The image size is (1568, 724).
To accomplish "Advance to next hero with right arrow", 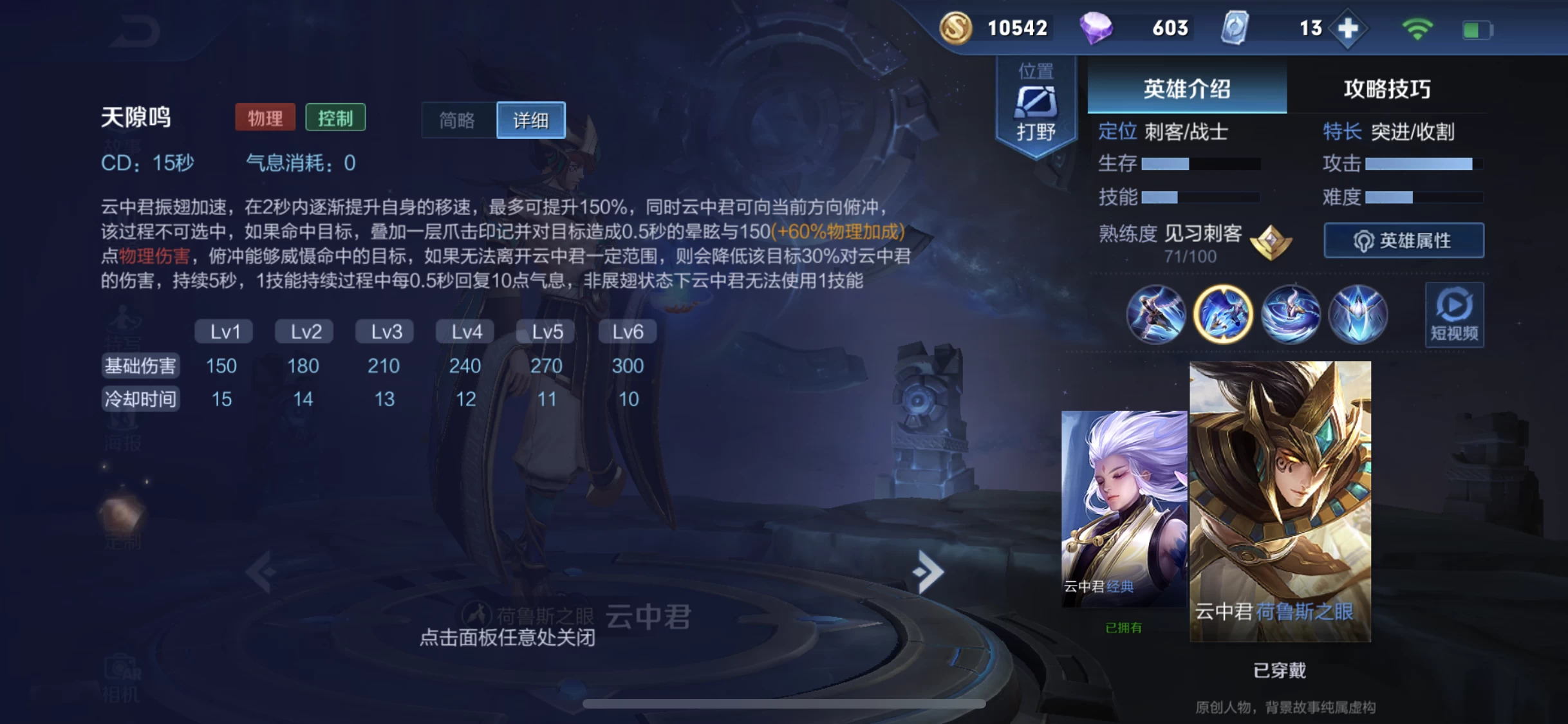I will pyautogui.click(x=927, y=571).
